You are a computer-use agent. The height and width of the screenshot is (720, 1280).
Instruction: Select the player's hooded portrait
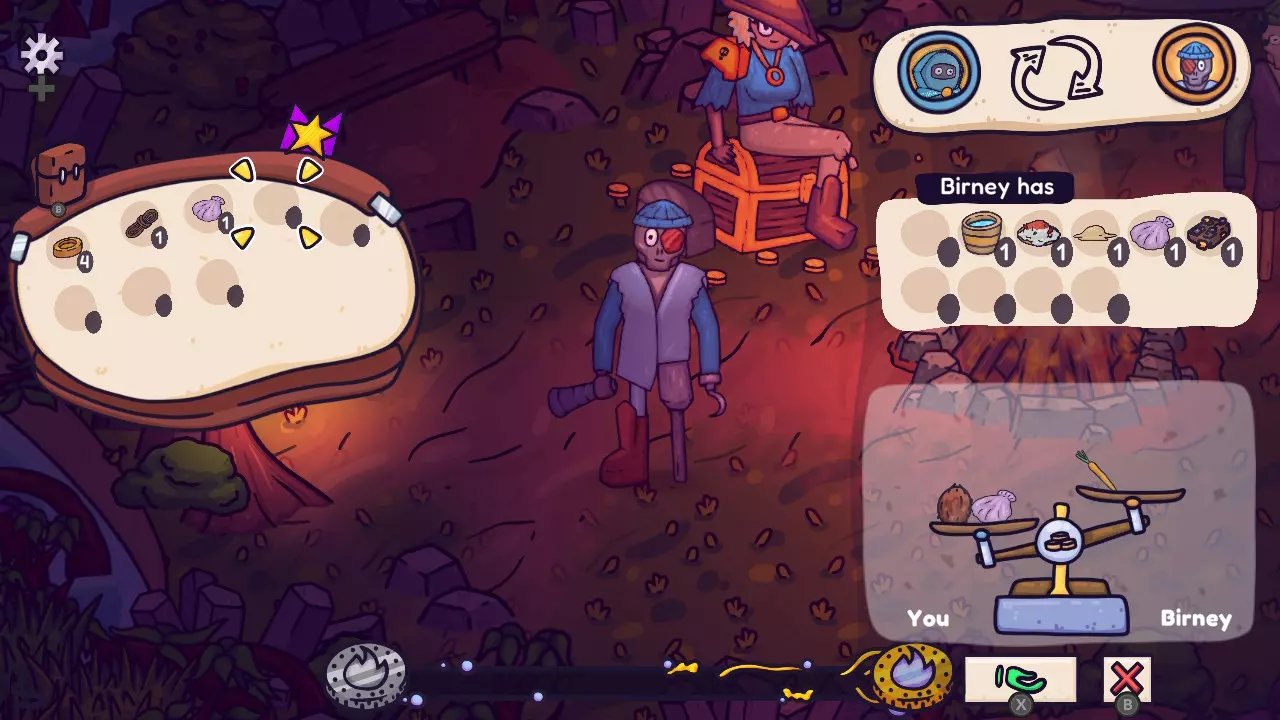[938, 72]
